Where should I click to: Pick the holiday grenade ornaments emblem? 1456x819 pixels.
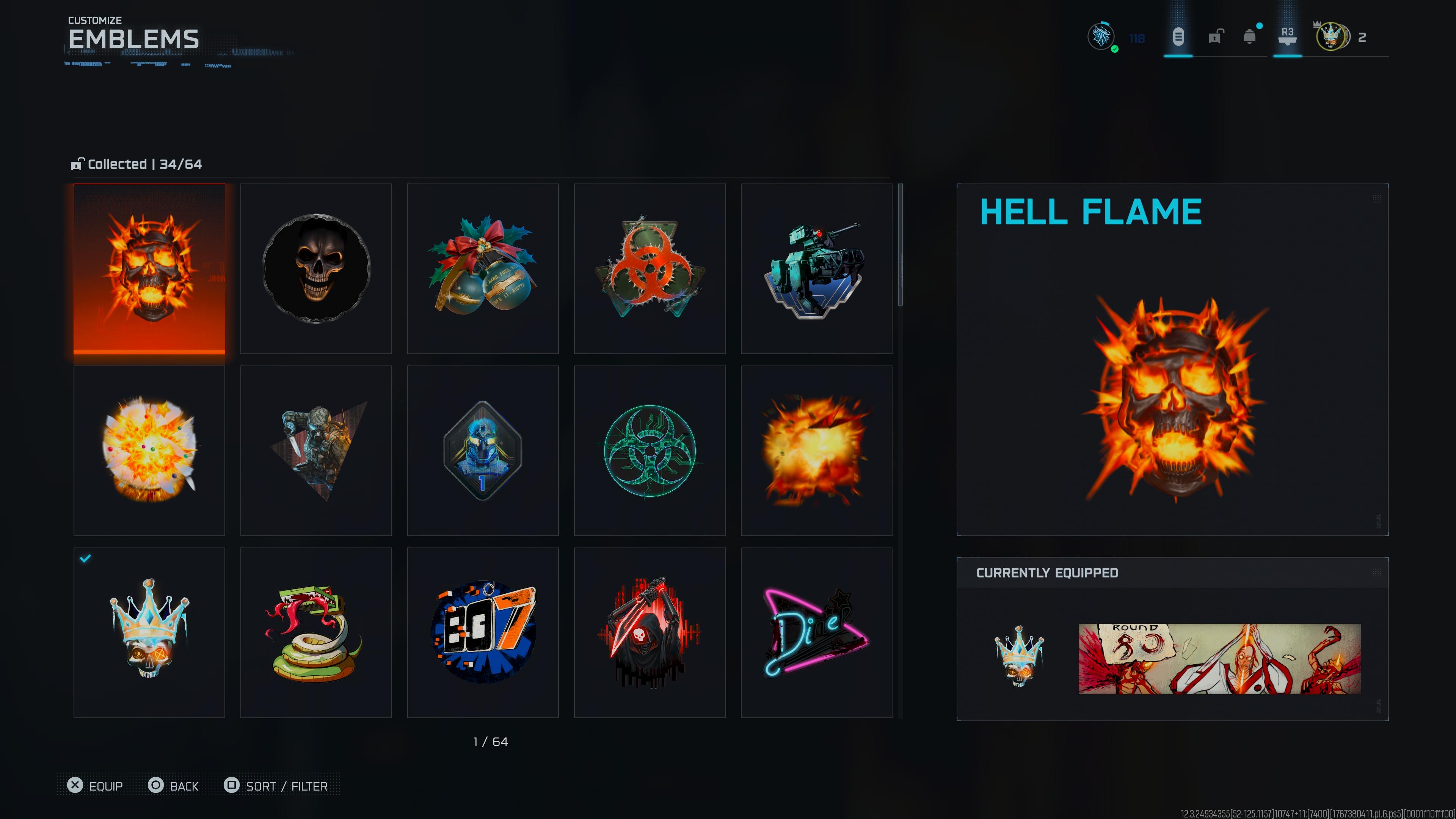483,268
